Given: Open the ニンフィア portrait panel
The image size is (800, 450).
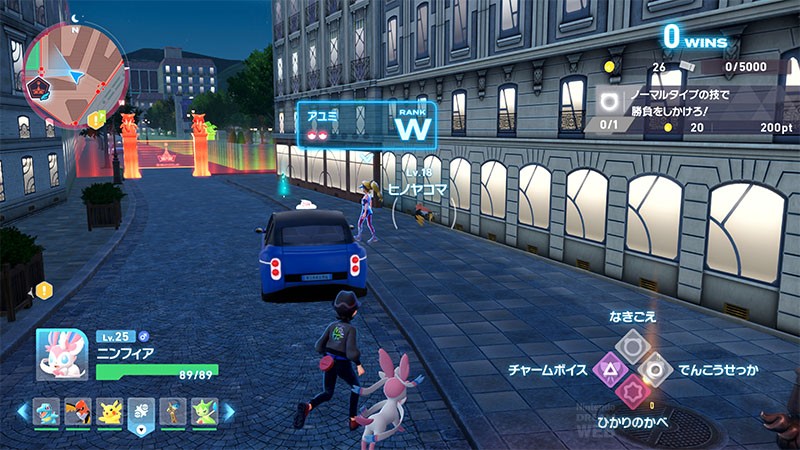Looking at the screenshot, I should point(62,353).
